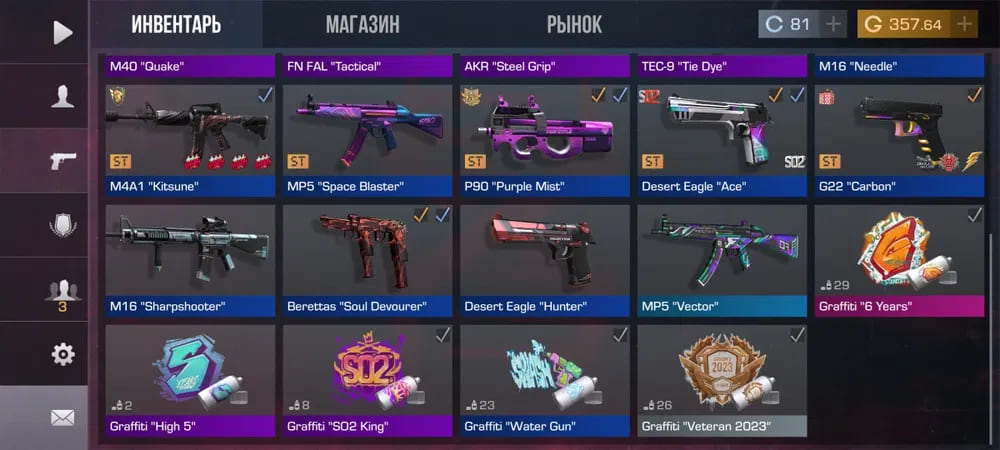The image size is (1000, 450).
Task: Choose the Berettas "Soul Devourer" skin
Action: point(367,260)
